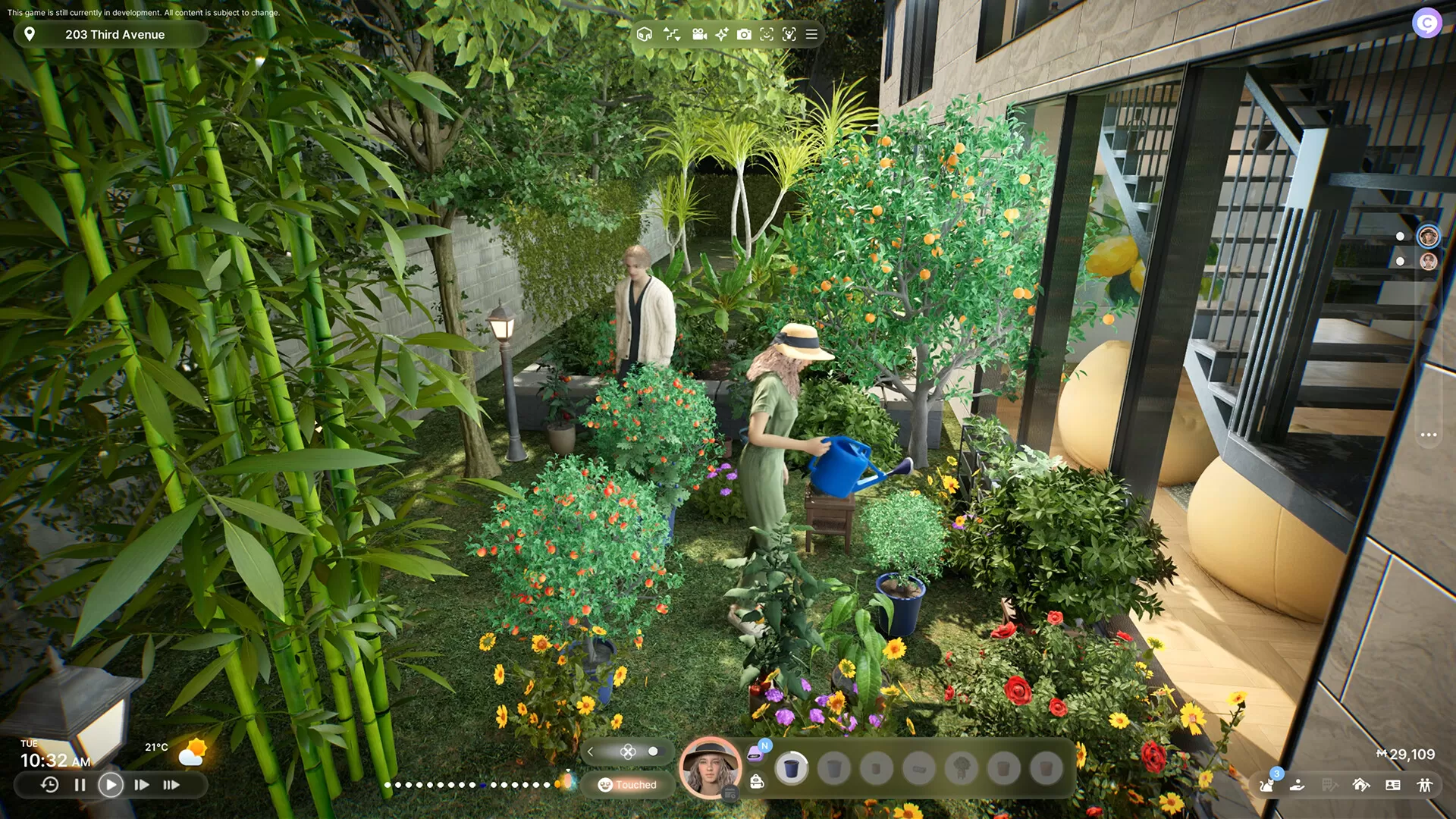Viewport: 1456px width, 819px height.
Task: Click the house icon in the bottom-right bar
Action: 1361,785
